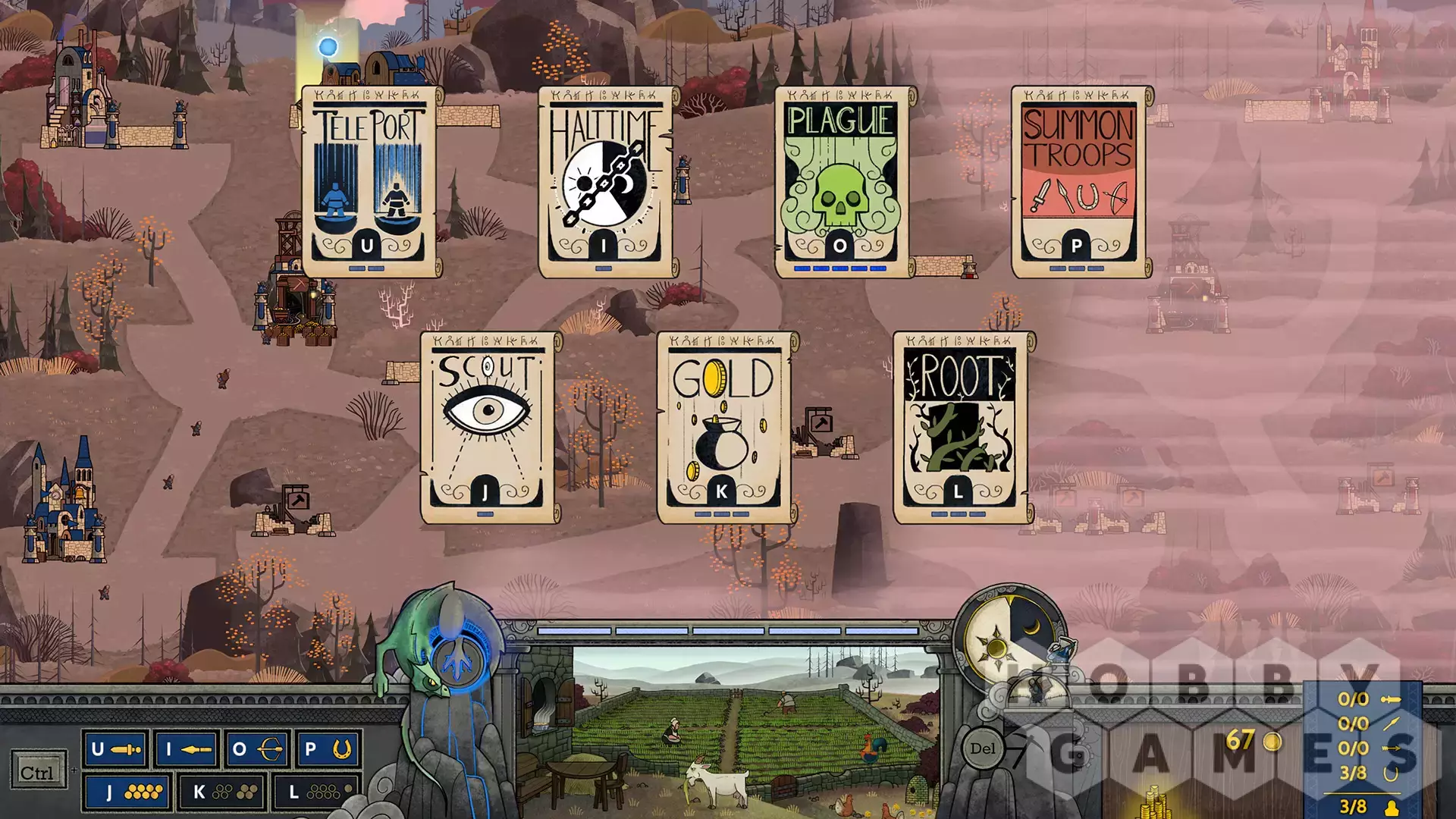Click the day-night sun moon dial
Viewport: 1456px width, 819px height.
click(x=1008, y=637)
